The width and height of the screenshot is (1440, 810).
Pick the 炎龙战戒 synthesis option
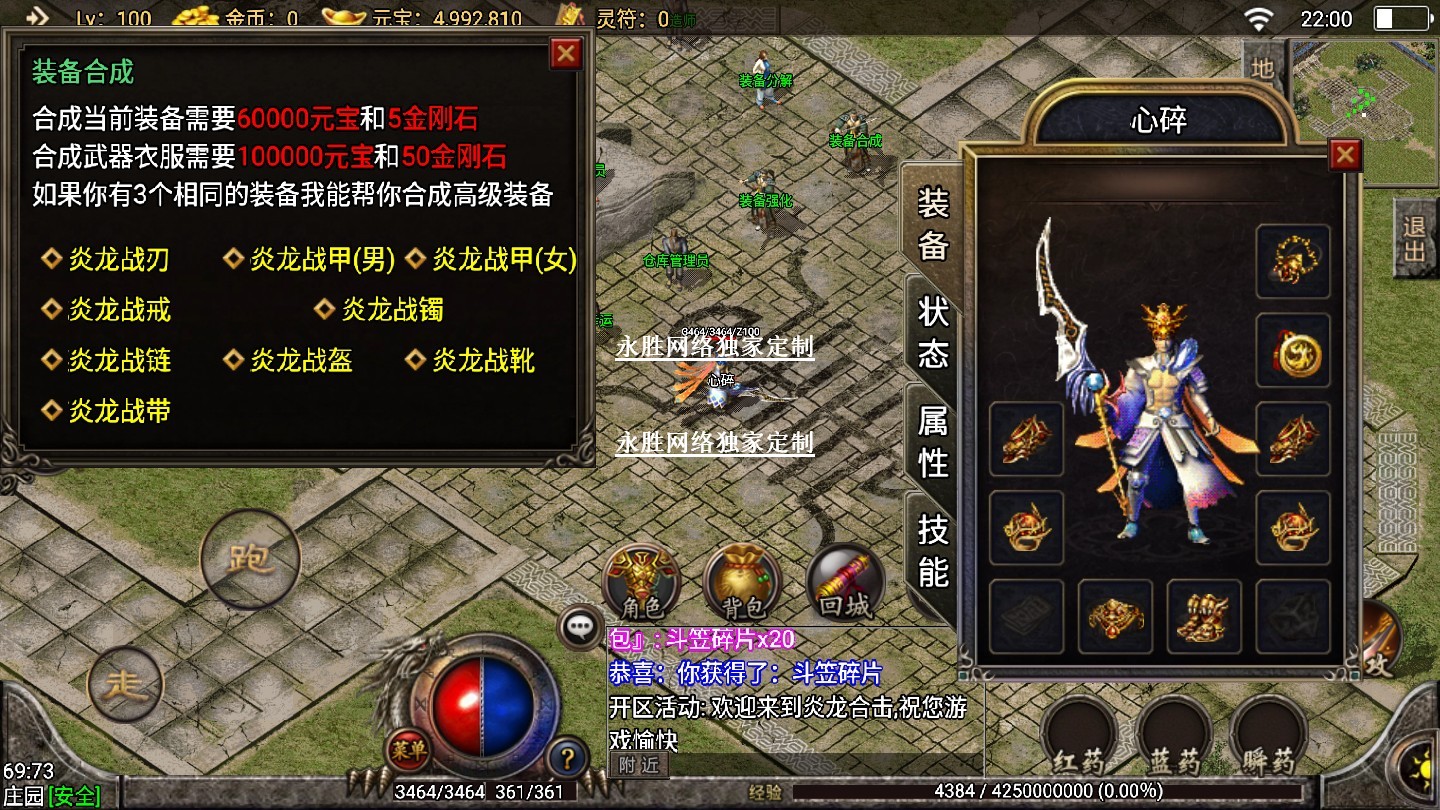pyautogui.click(x=118, y=310)
